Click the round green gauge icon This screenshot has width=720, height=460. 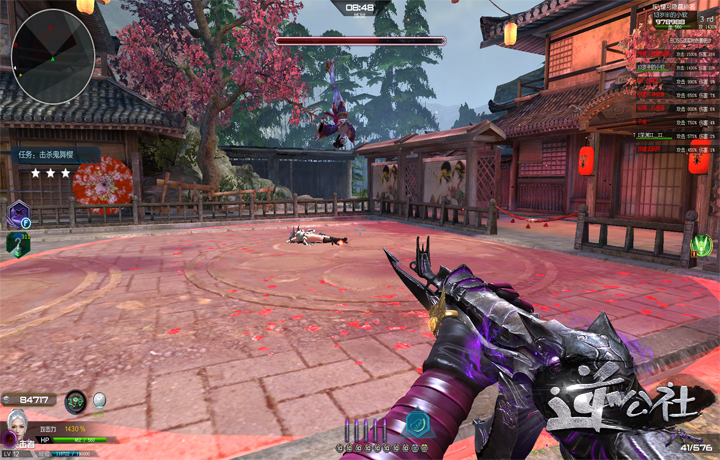(x=75, y=402)
